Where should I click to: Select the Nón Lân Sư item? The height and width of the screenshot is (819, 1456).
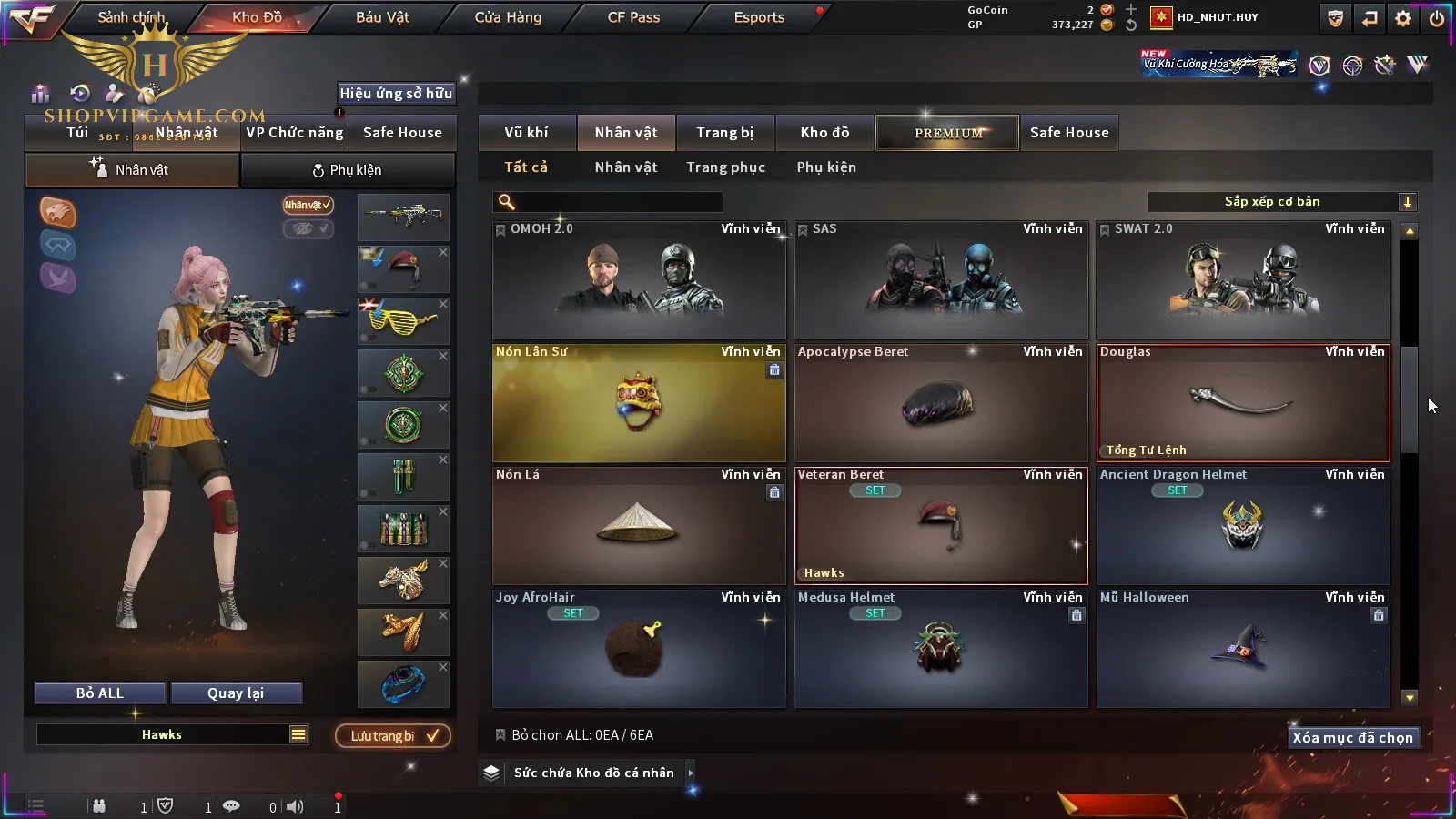(639, 403)
